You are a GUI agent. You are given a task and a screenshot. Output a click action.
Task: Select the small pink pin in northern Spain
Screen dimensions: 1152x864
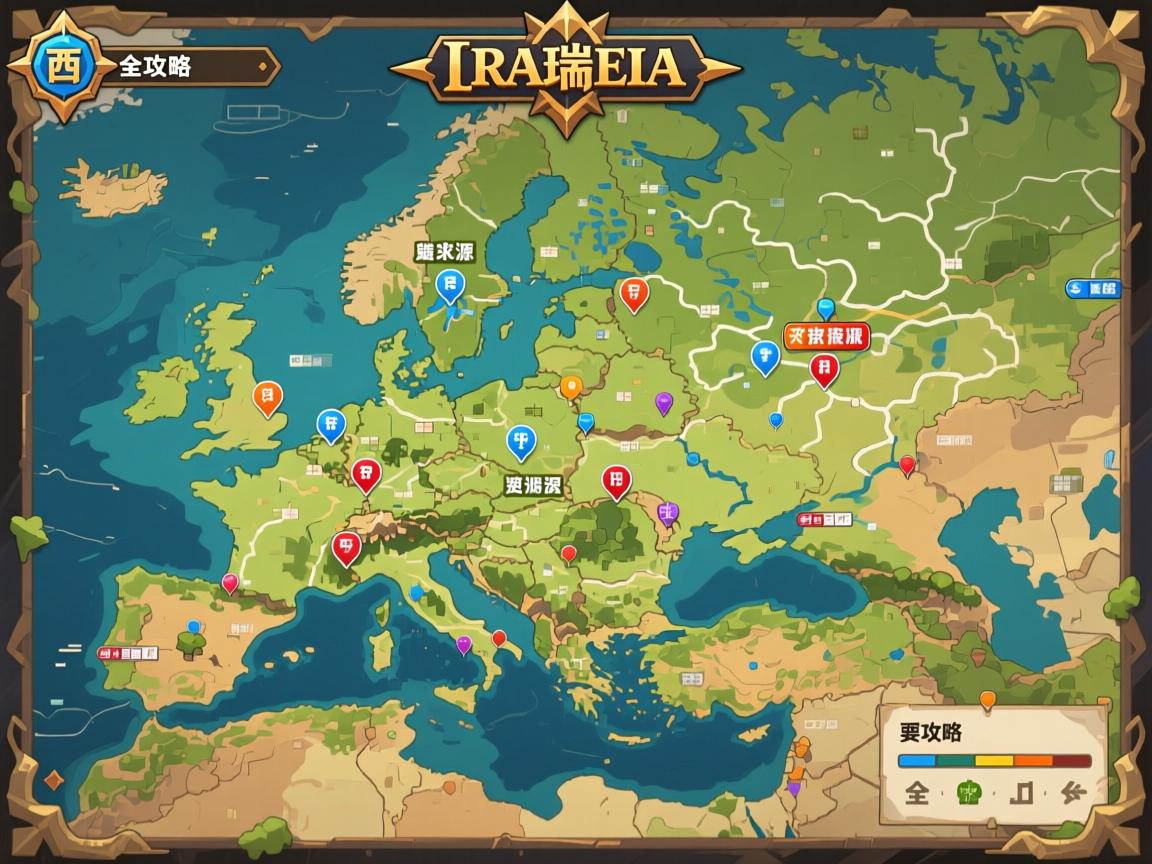(x=230, y=582)
